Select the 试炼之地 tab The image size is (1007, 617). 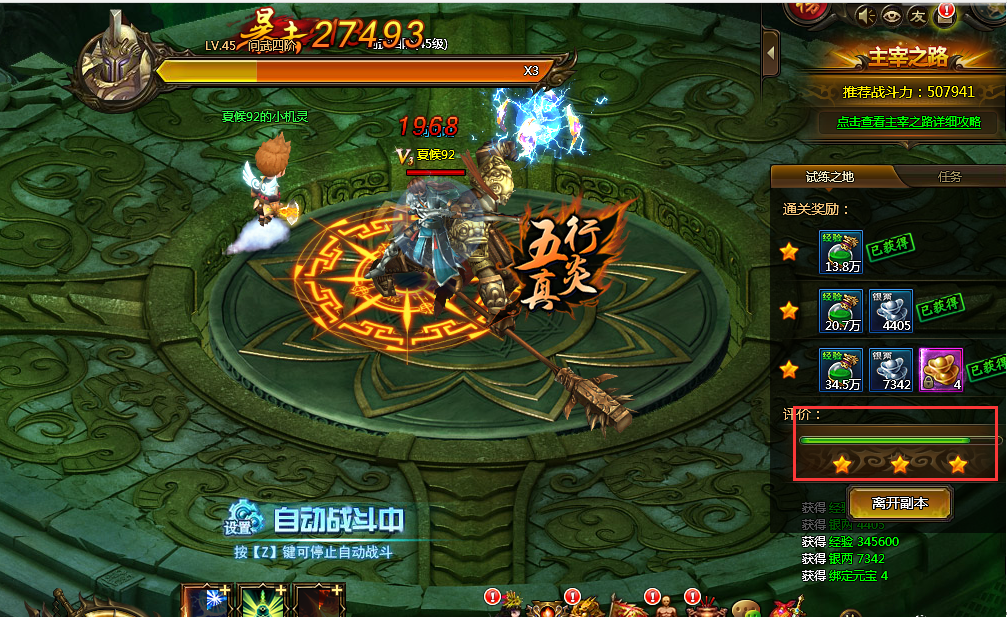point(830,177)
